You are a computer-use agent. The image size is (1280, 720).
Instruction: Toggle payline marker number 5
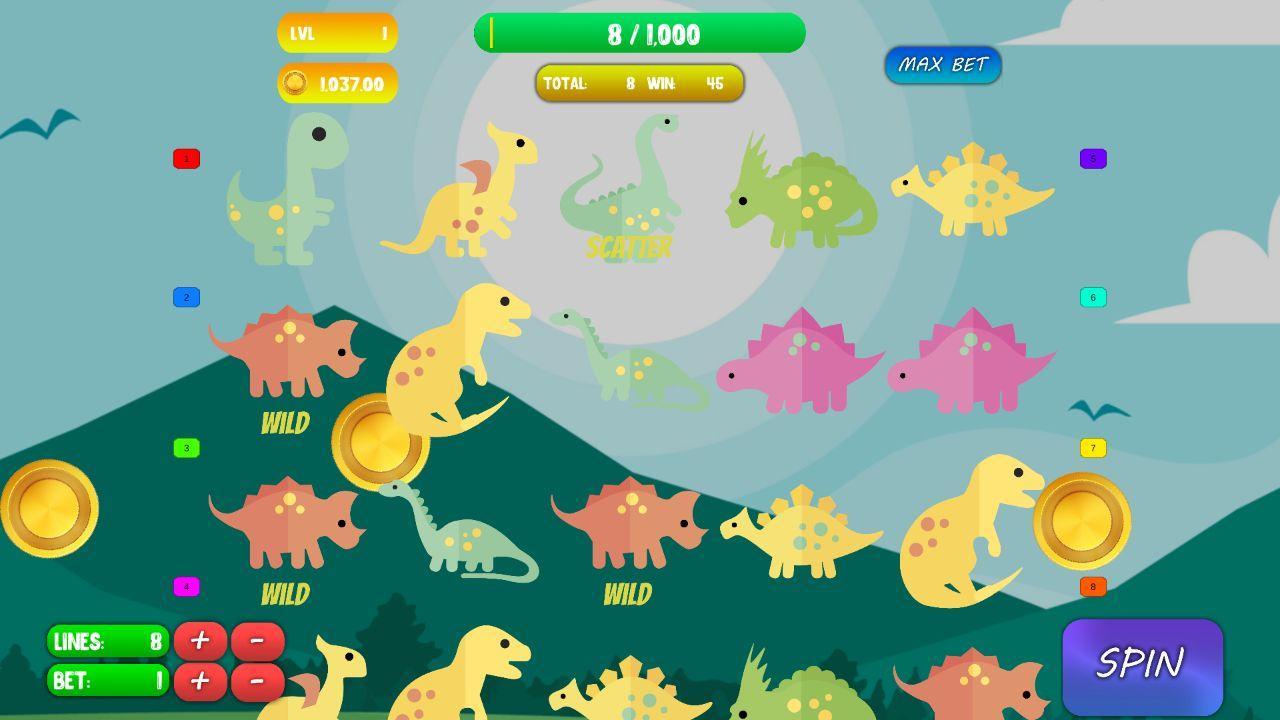1091,158
